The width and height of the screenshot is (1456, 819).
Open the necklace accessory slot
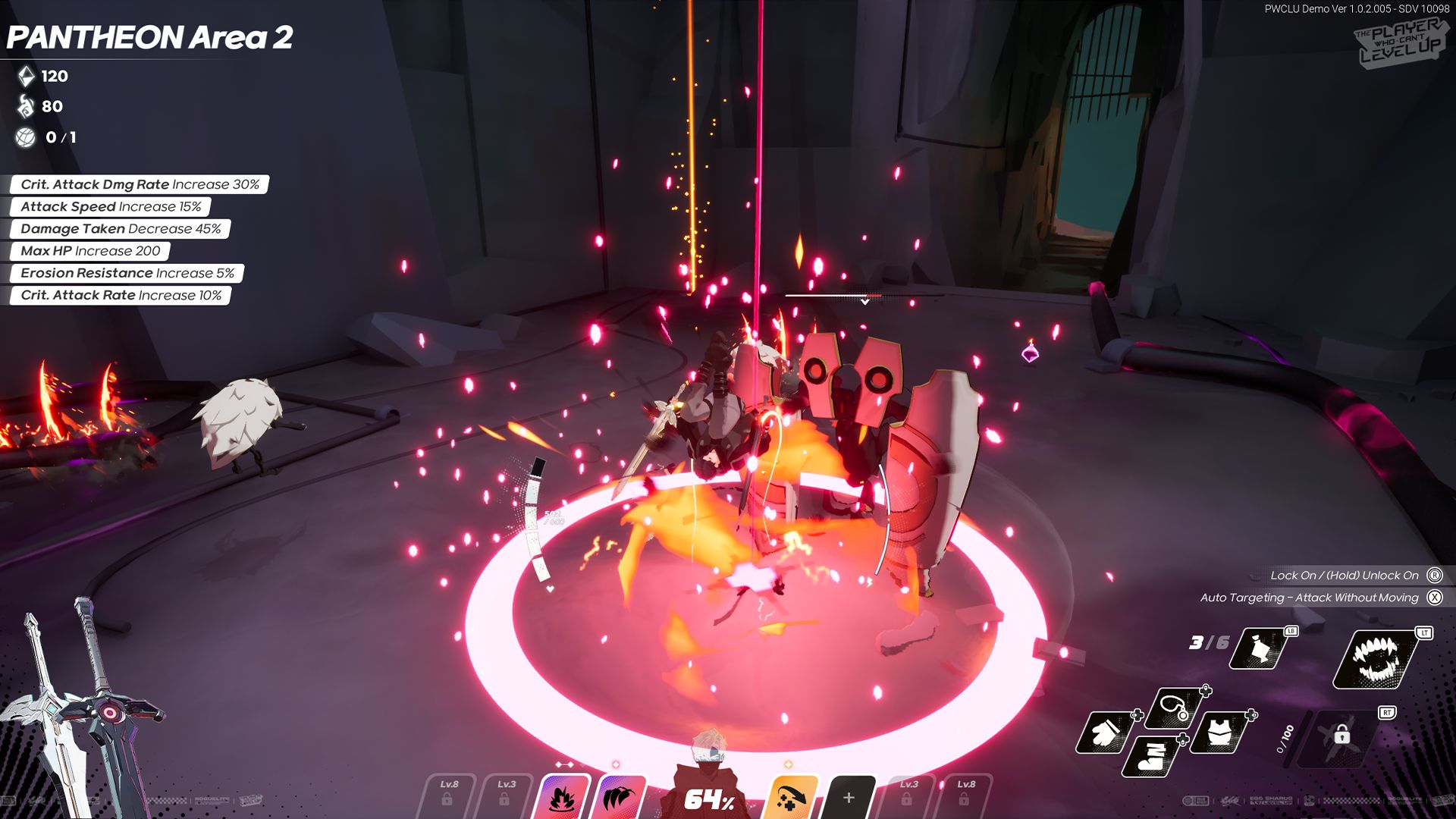1175,708
